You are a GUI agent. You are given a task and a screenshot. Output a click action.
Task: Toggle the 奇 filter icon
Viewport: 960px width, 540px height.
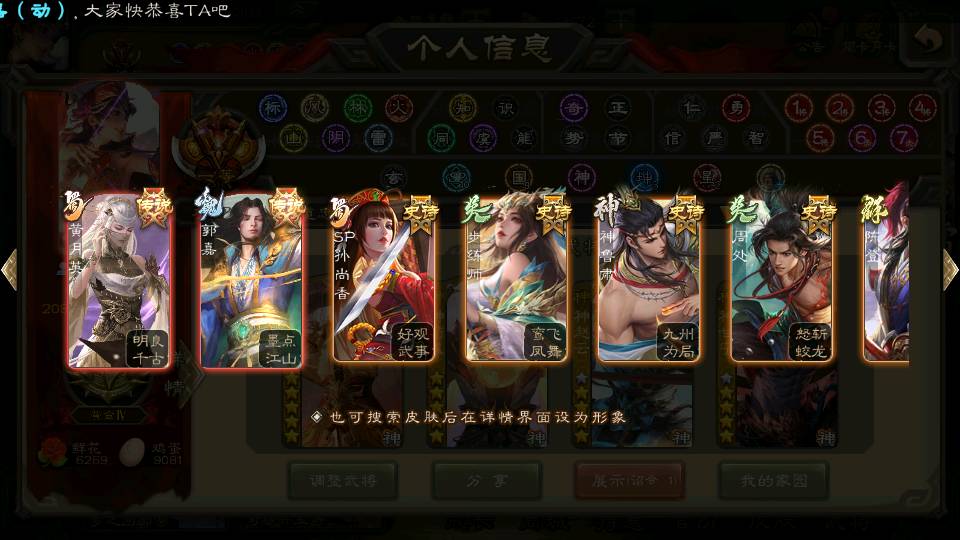pyautogui.click(x=573, y=107)
